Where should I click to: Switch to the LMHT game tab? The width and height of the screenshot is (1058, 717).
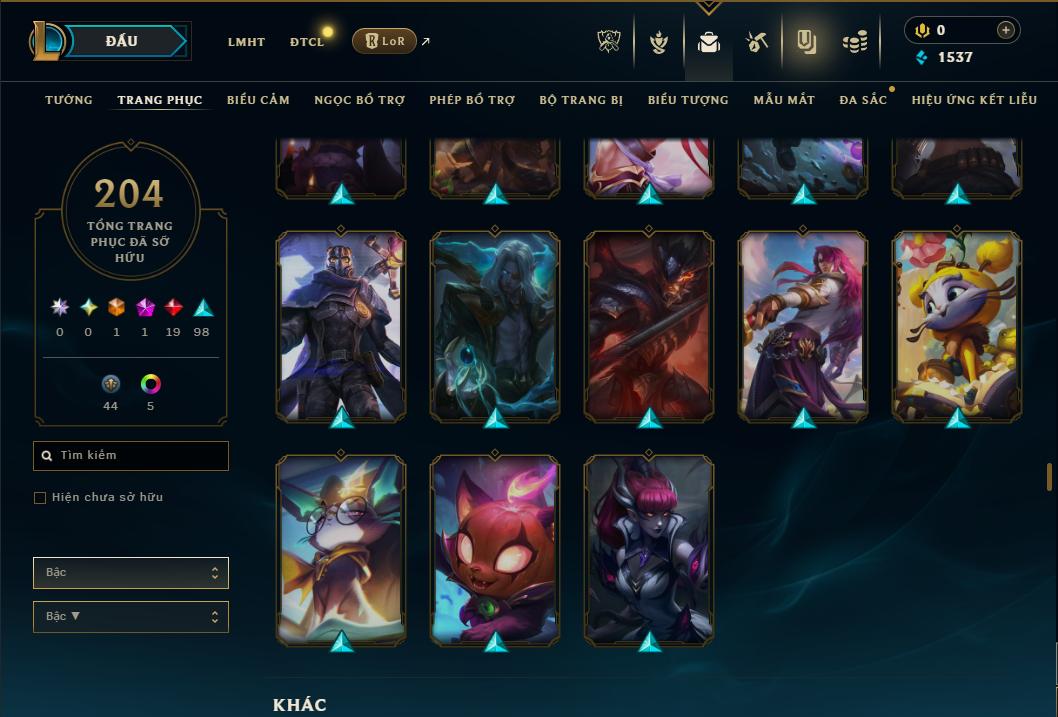[x=246, y=42]
